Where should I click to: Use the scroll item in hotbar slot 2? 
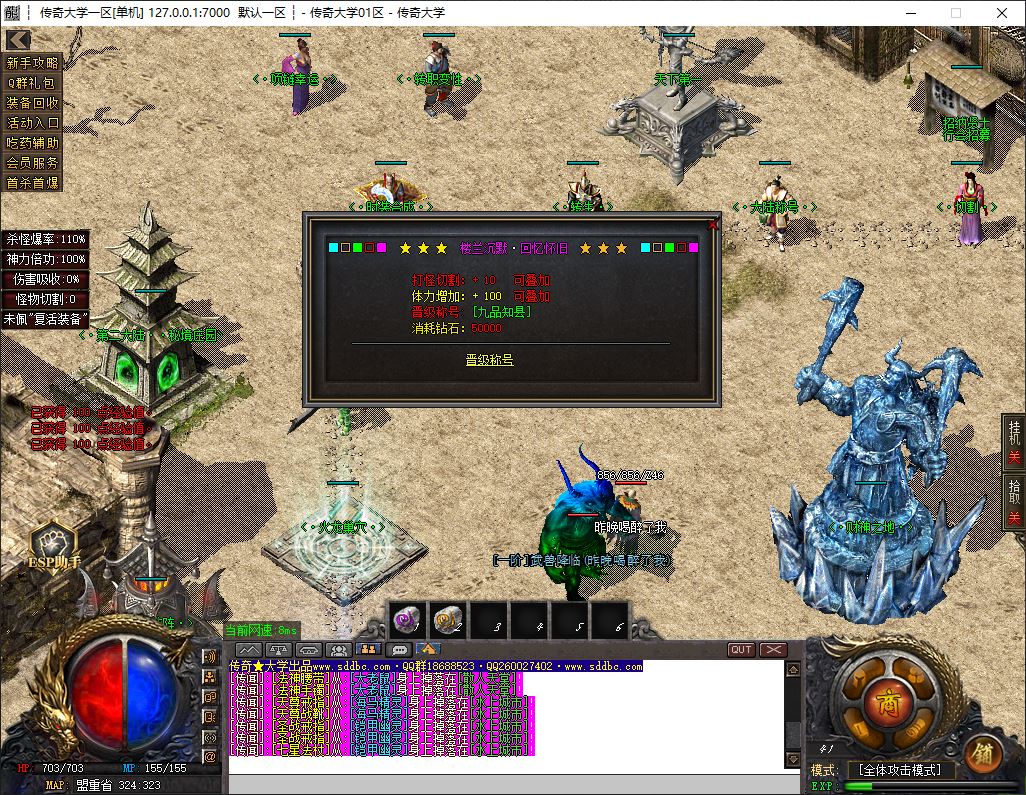[x=448, y=622]
